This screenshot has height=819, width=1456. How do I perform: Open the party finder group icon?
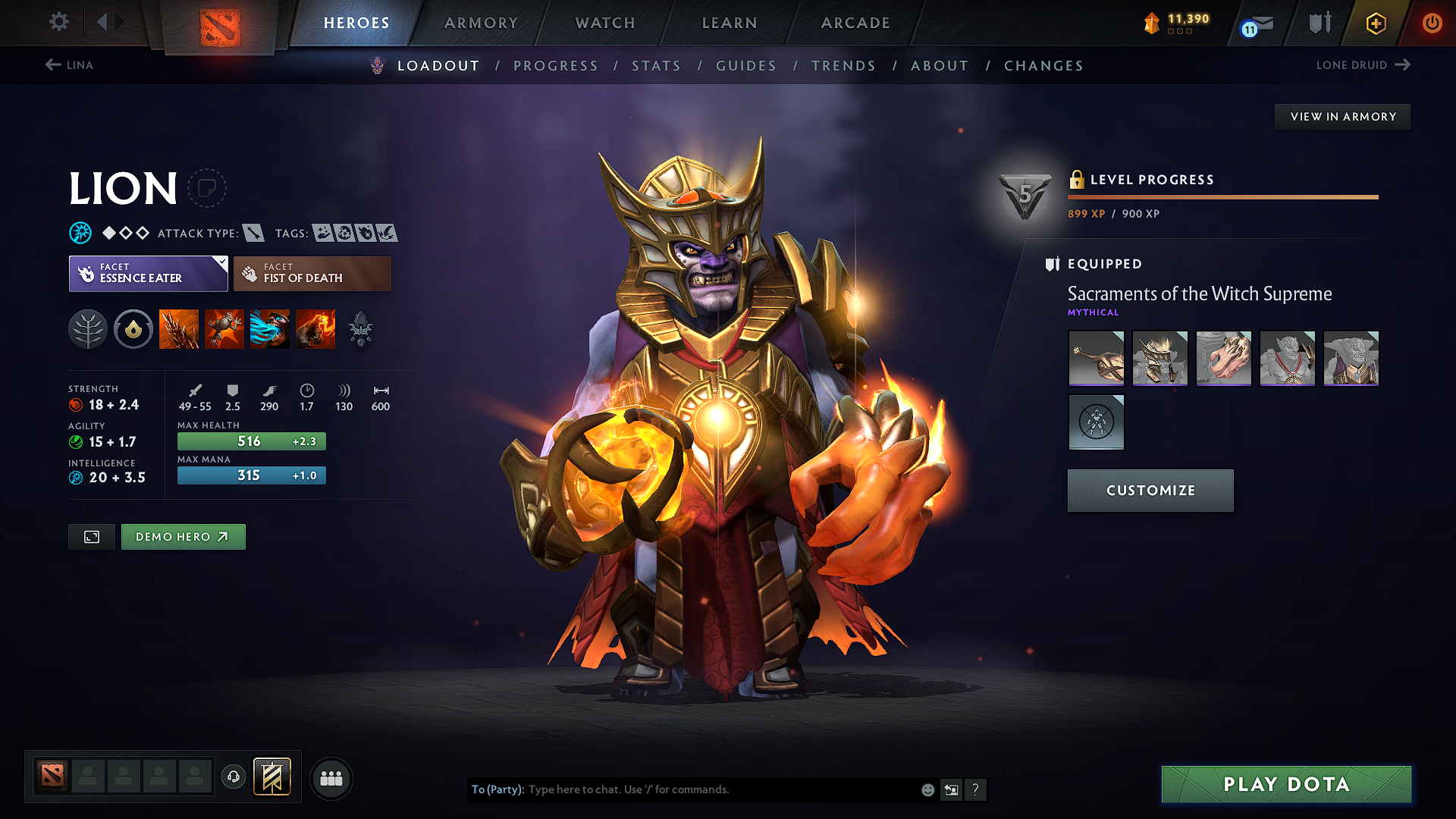331,778
